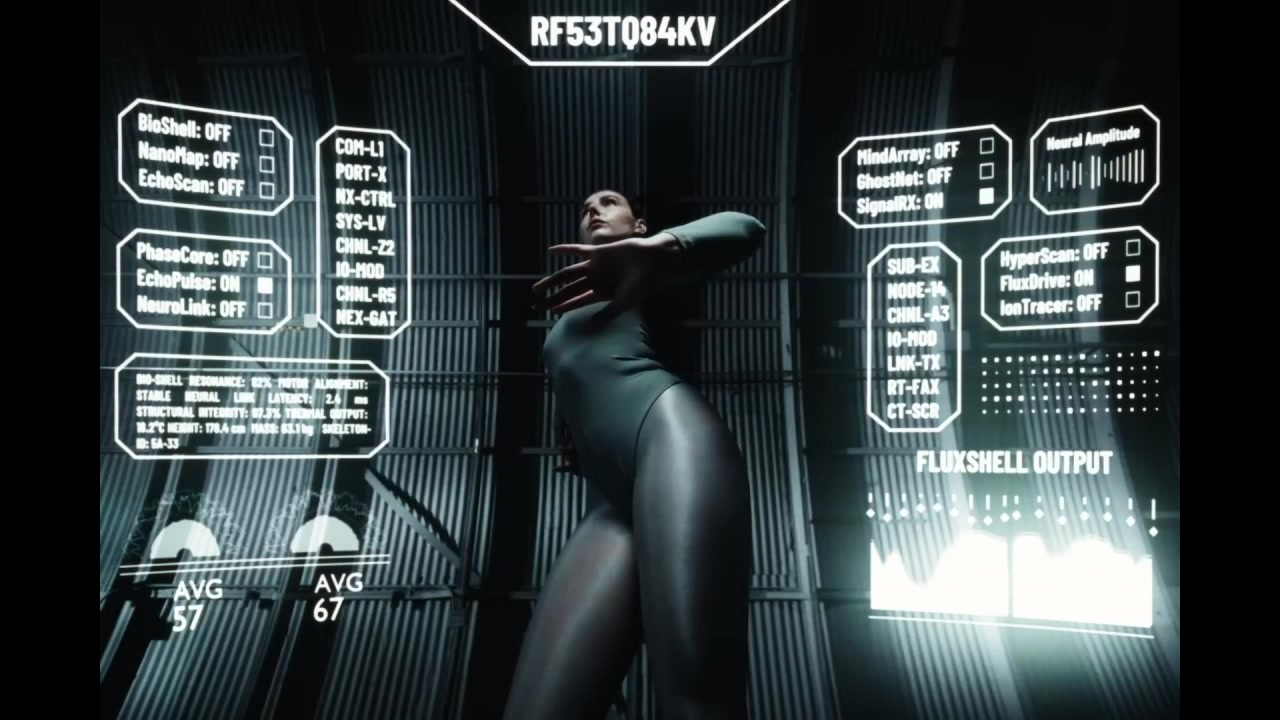Choose the NX-CTRL entry
The image size is (1280, 720).
coord(364,197)
